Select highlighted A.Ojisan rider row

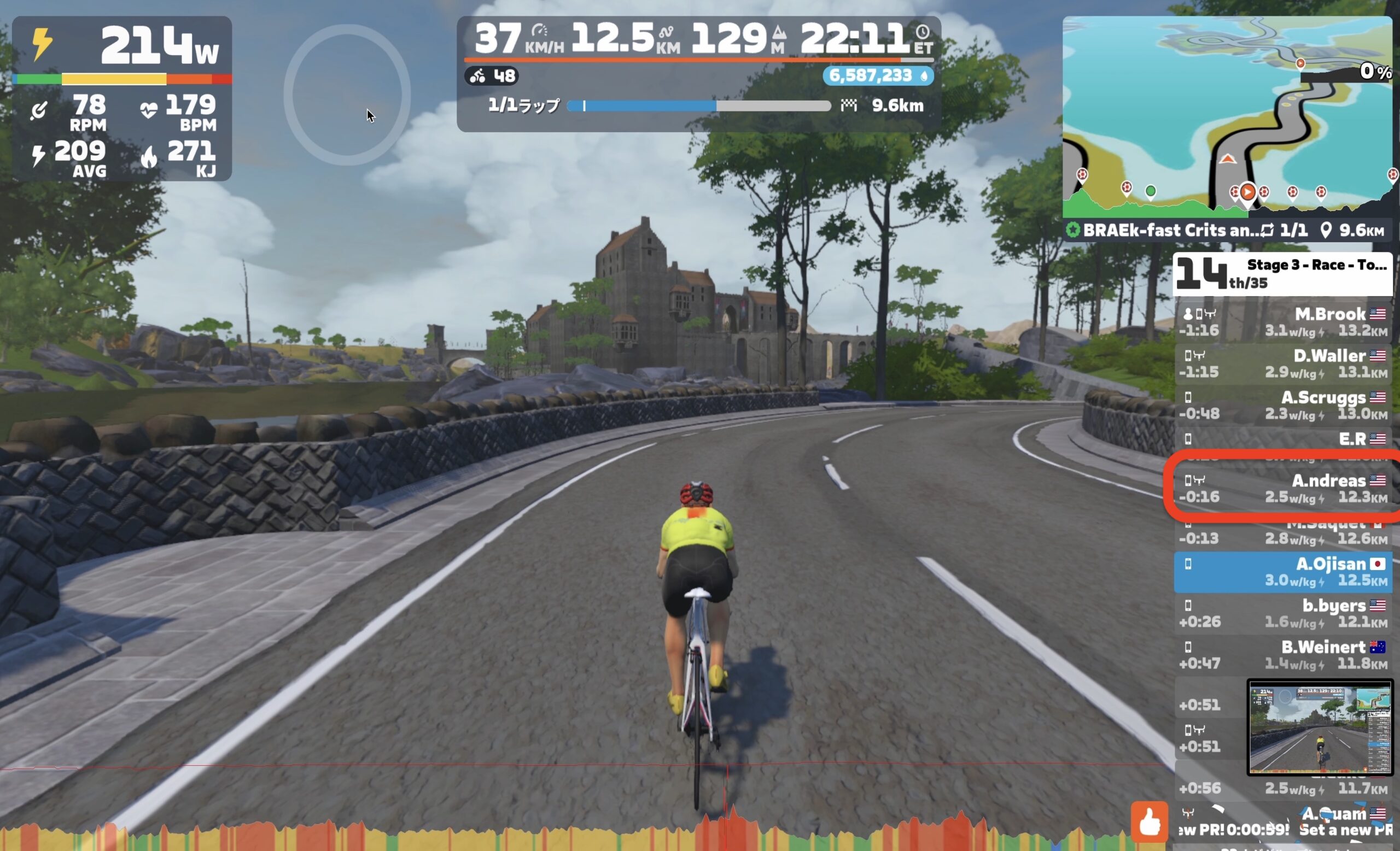tap(1283, 572)
